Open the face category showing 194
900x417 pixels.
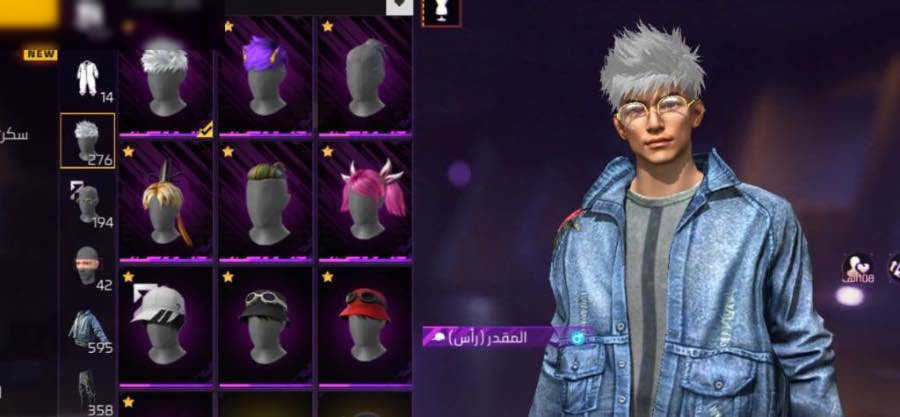[88, 203]
